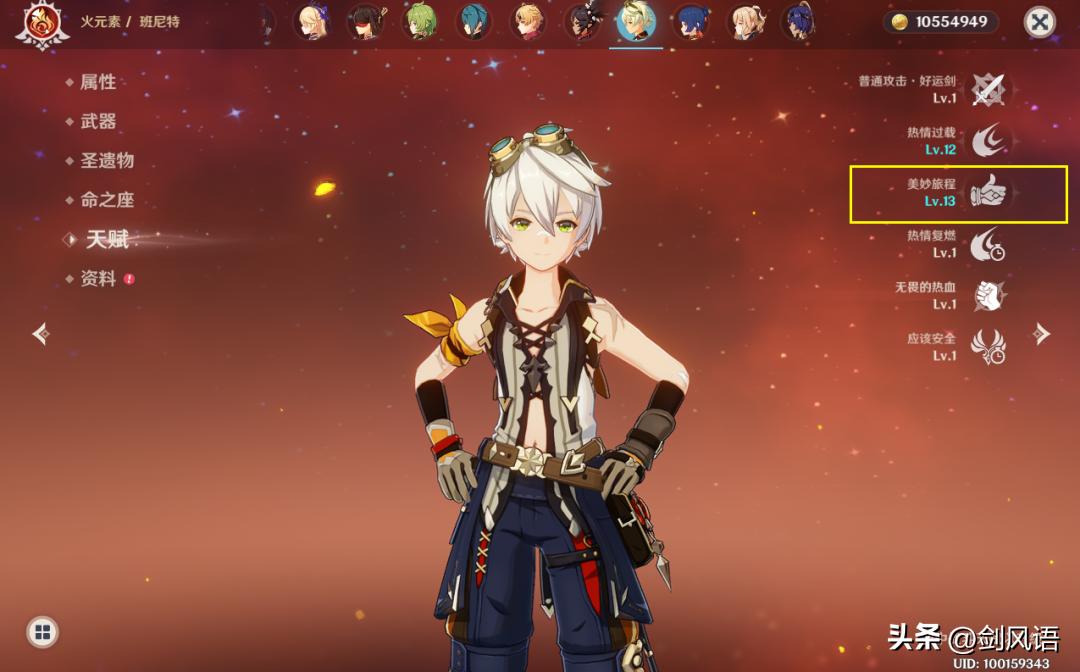
Task: Select the 武器 weapon menu entry
Action: click(98, 121)
